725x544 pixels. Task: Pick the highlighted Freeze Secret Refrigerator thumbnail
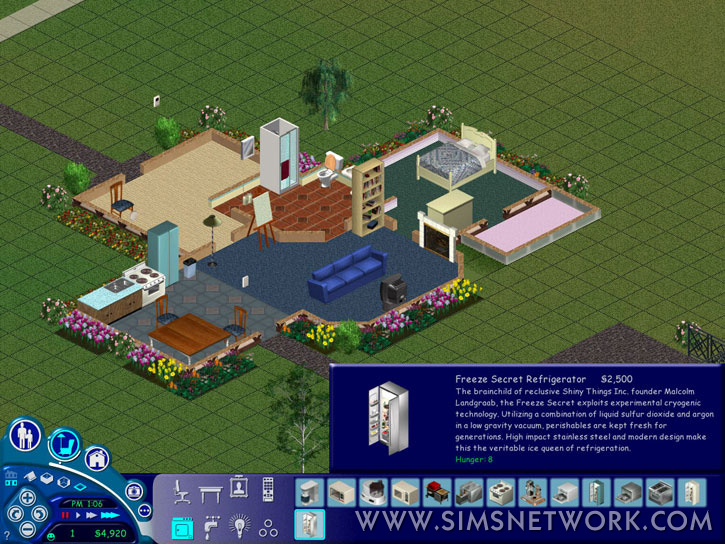[x=308, y=524]
